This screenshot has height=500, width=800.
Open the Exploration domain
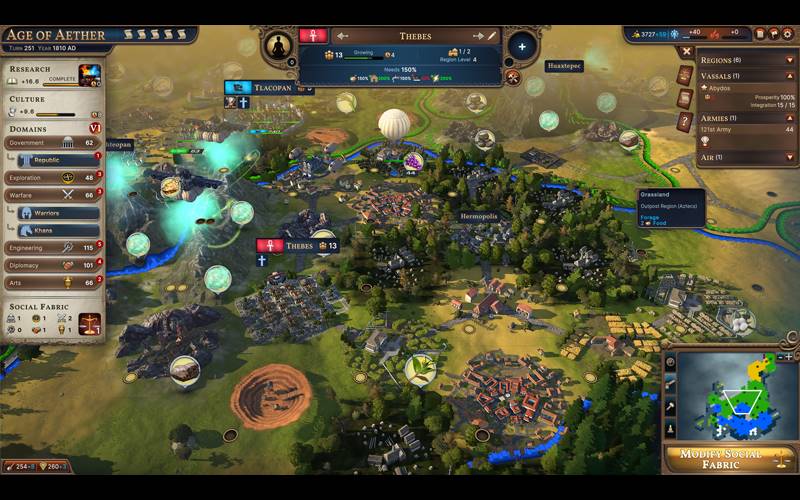click(x=52, y=177)
